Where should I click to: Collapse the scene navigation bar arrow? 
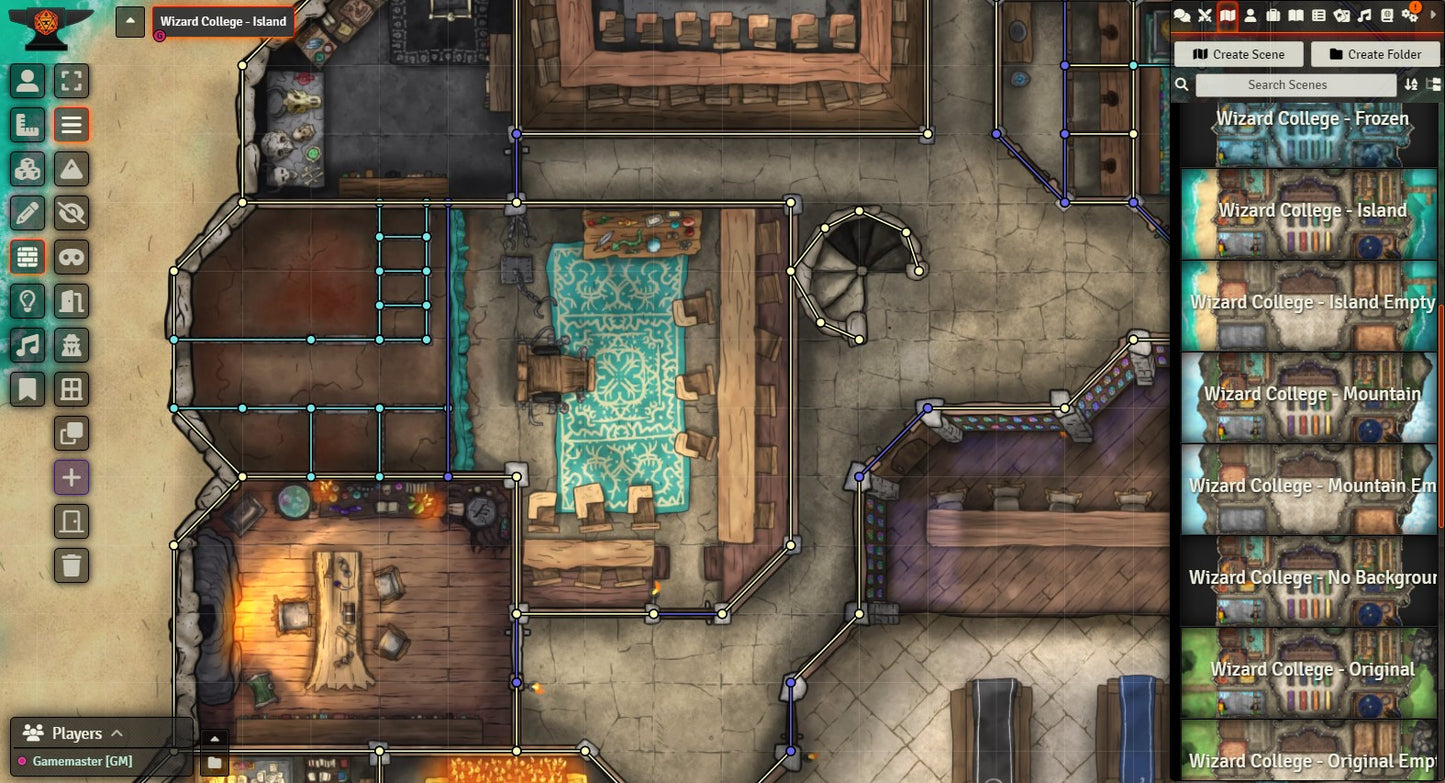pos(130,21)
